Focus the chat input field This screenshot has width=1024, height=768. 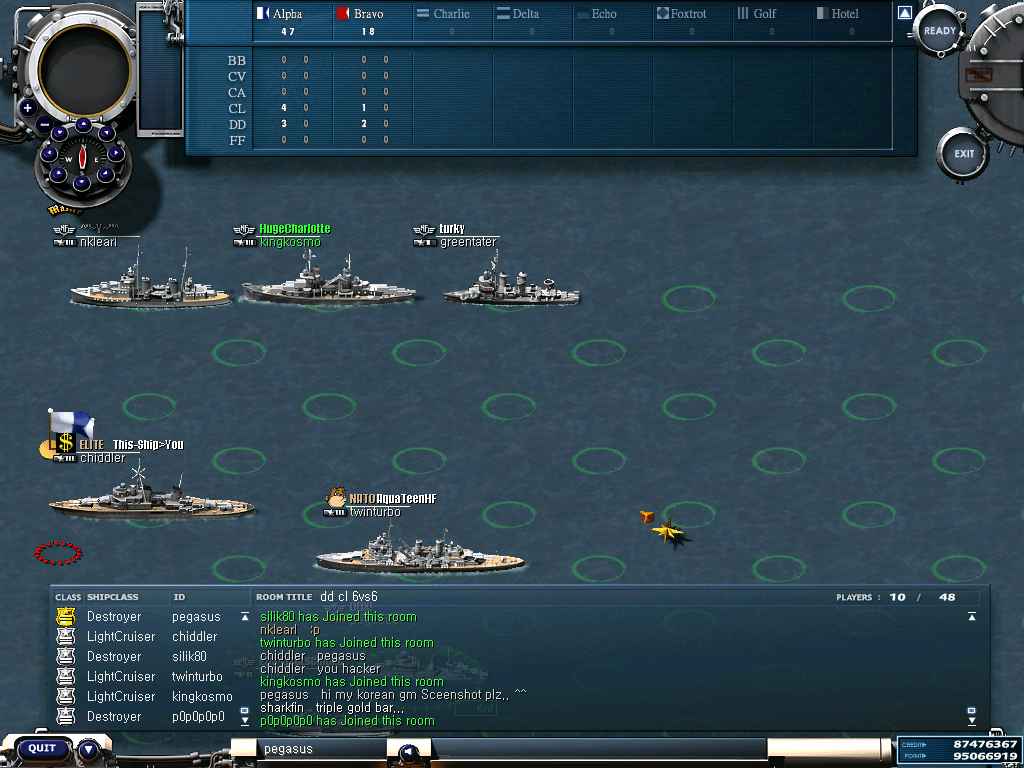coord(320,749)
